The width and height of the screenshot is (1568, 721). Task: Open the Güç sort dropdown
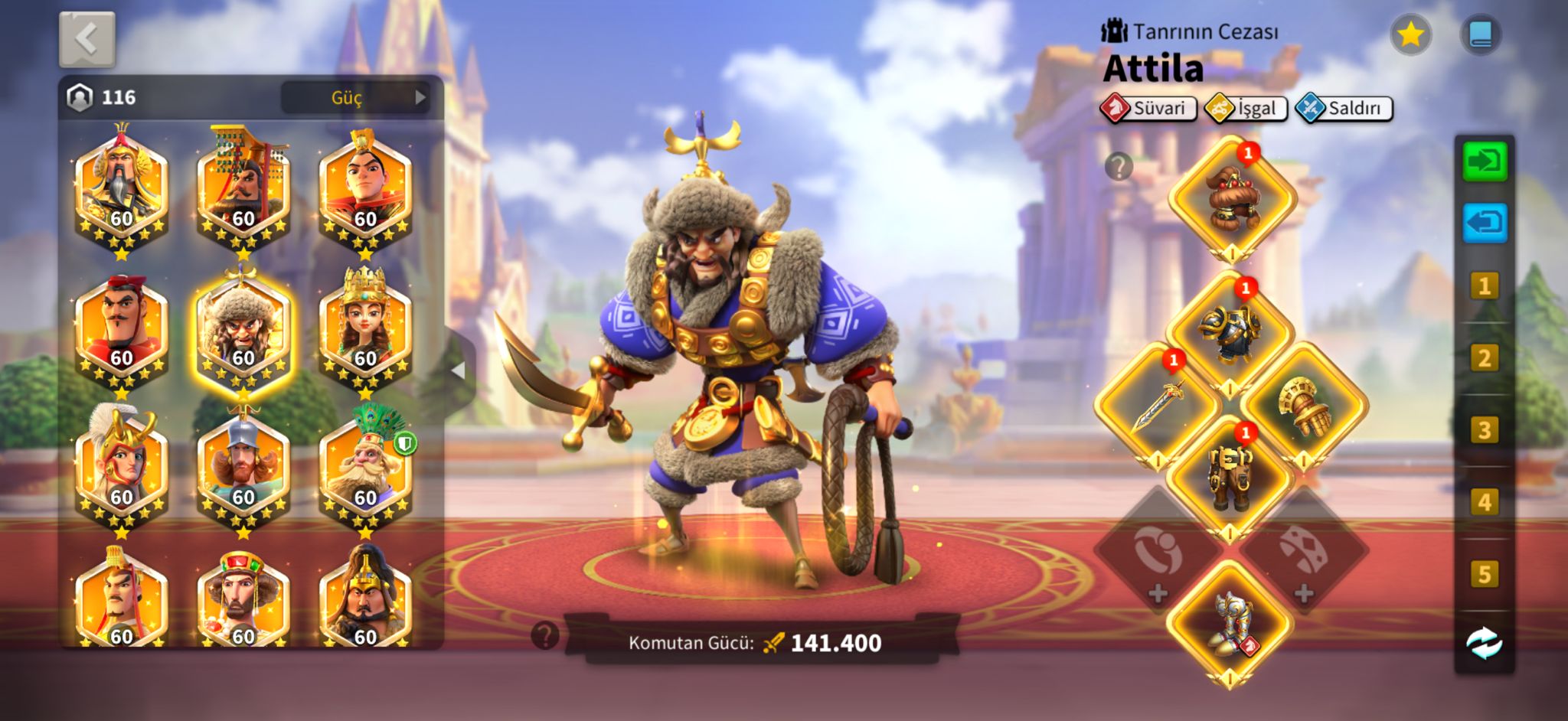tap(355, 97)
